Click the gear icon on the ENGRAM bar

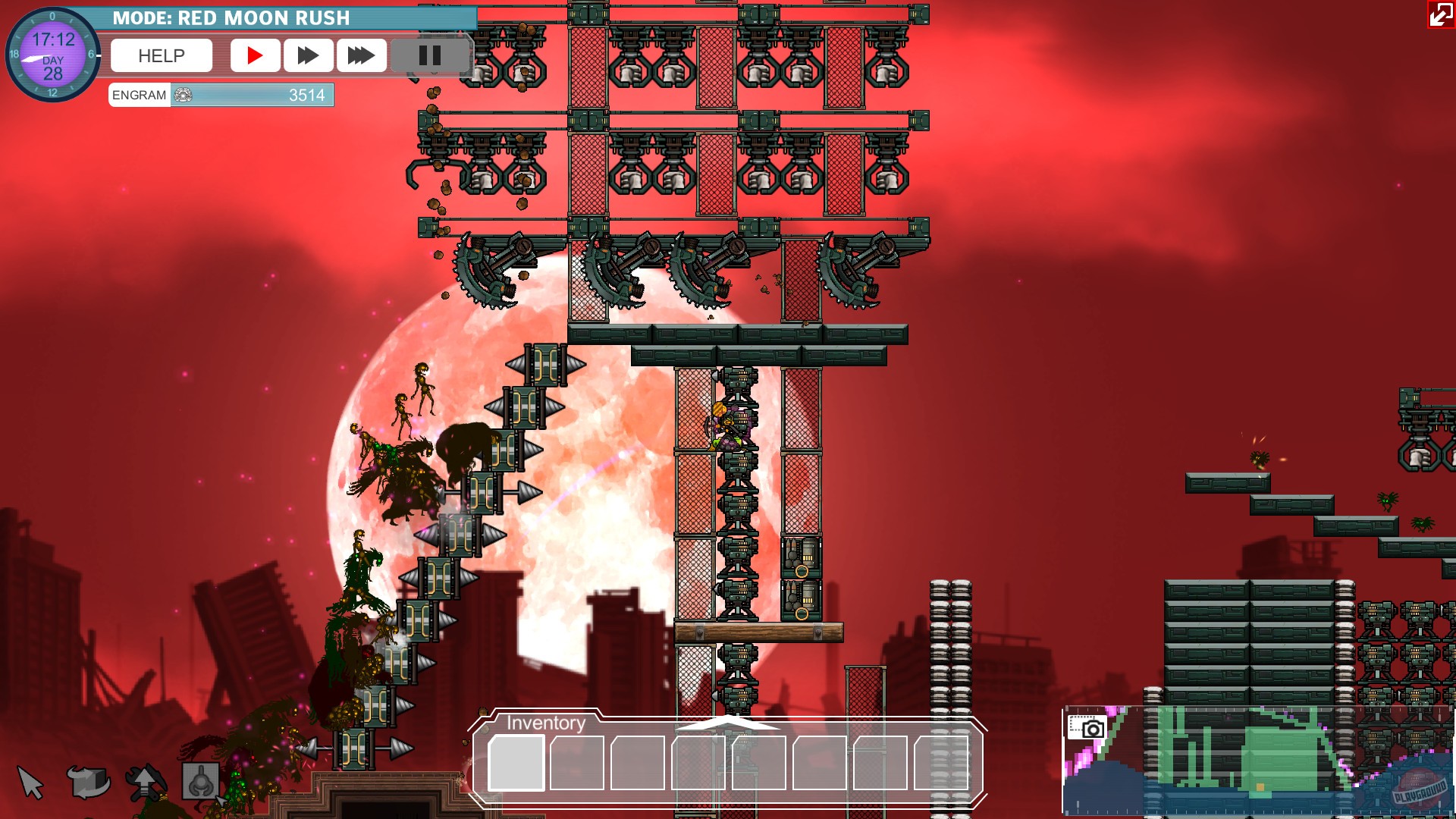pos(182,95)
